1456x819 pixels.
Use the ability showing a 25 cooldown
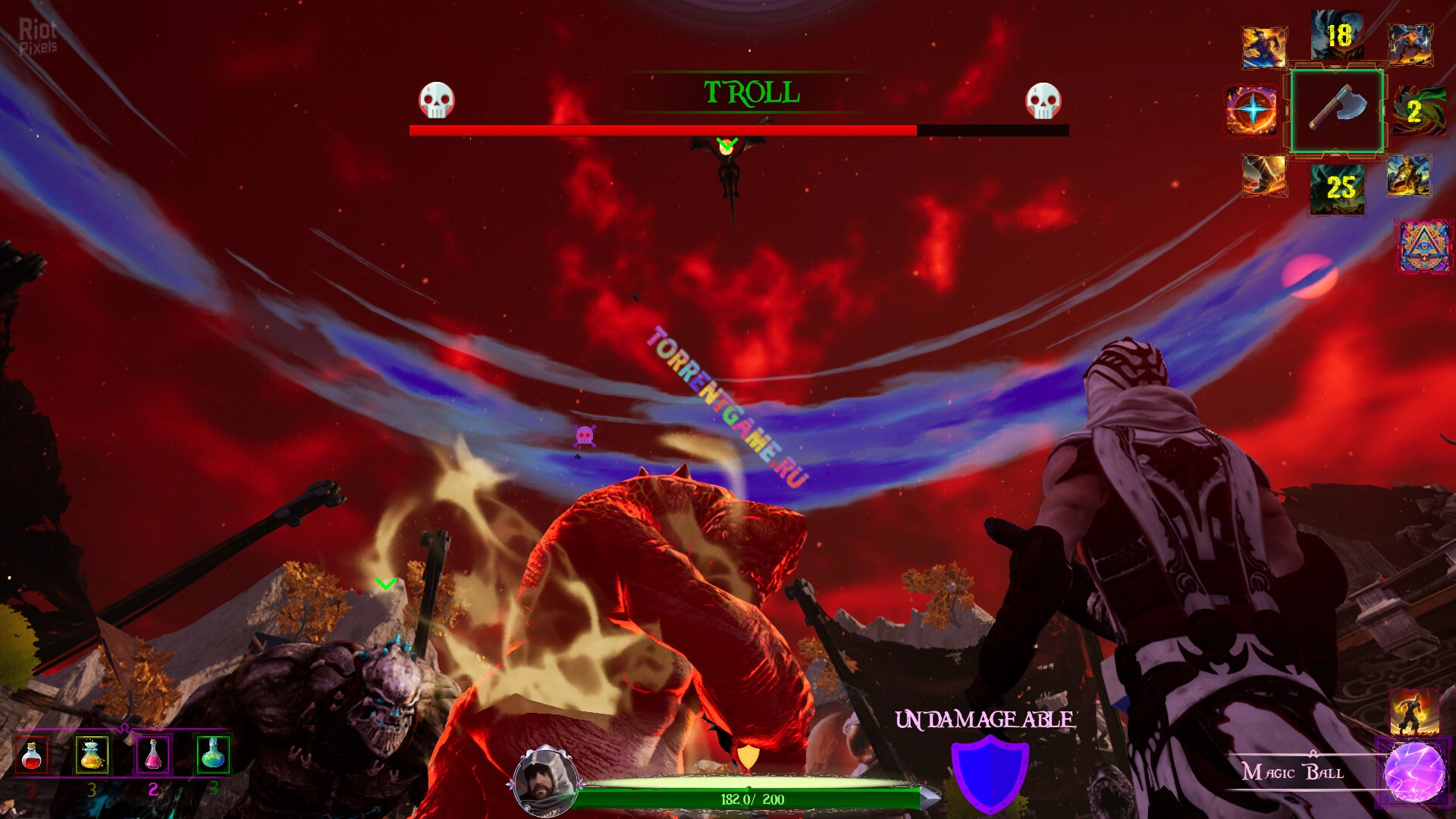(1338, 187)
